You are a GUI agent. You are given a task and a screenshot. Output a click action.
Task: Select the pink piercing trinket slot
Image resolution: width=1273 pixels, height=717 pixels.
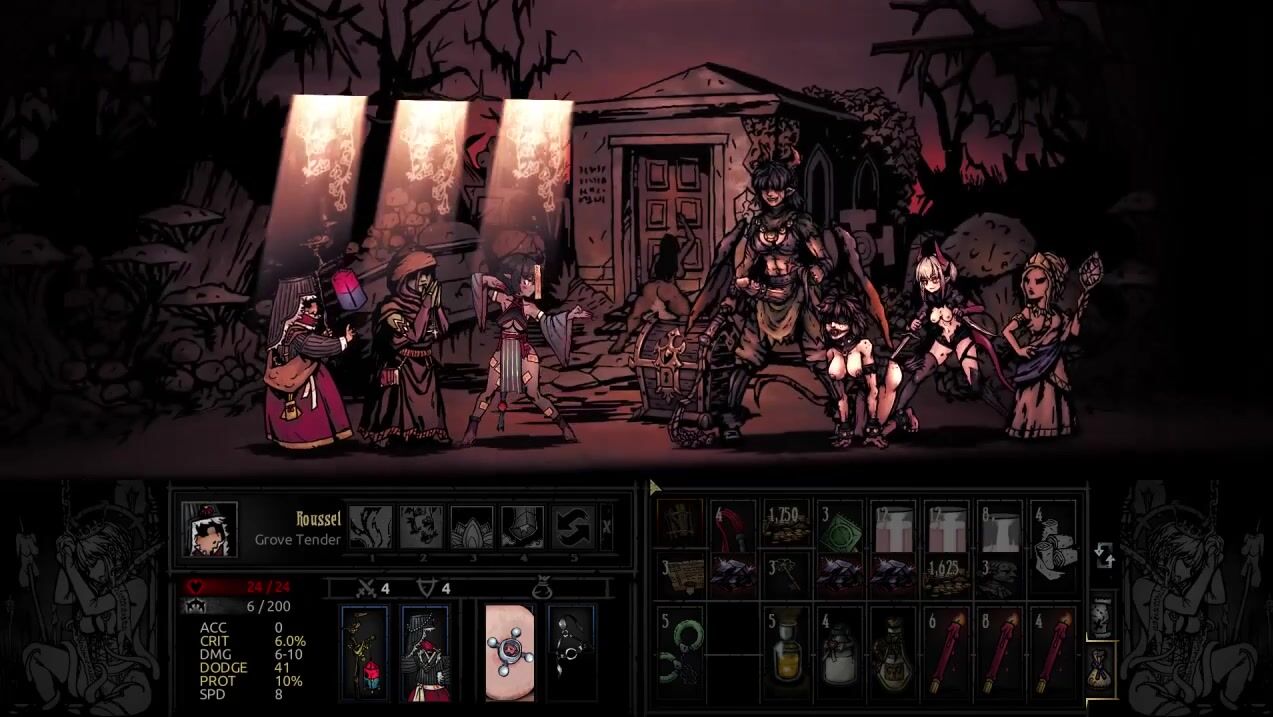[510, 652]
